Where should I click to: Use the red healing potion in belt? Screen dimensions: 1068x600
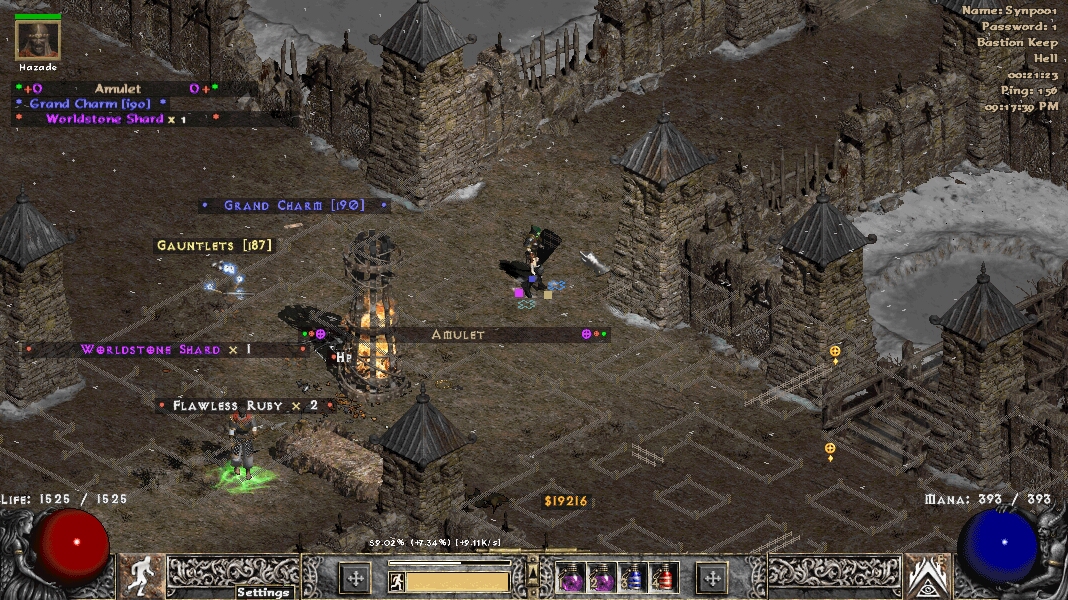[x=664, y=578]
